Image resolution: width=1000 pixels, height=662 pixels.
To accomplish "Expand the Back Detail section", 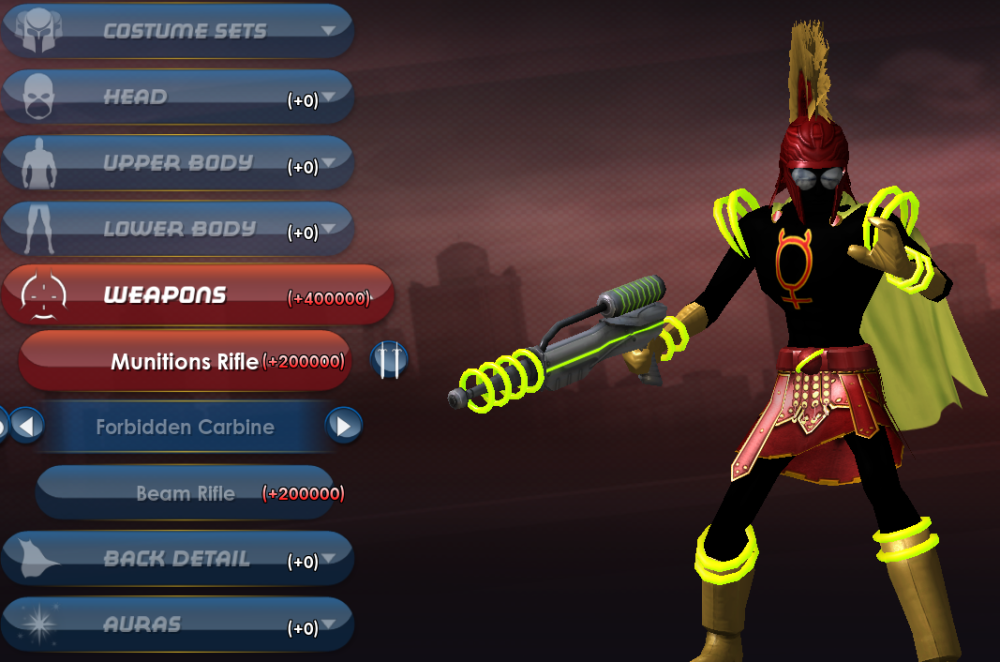I will [x=180, y=559].
